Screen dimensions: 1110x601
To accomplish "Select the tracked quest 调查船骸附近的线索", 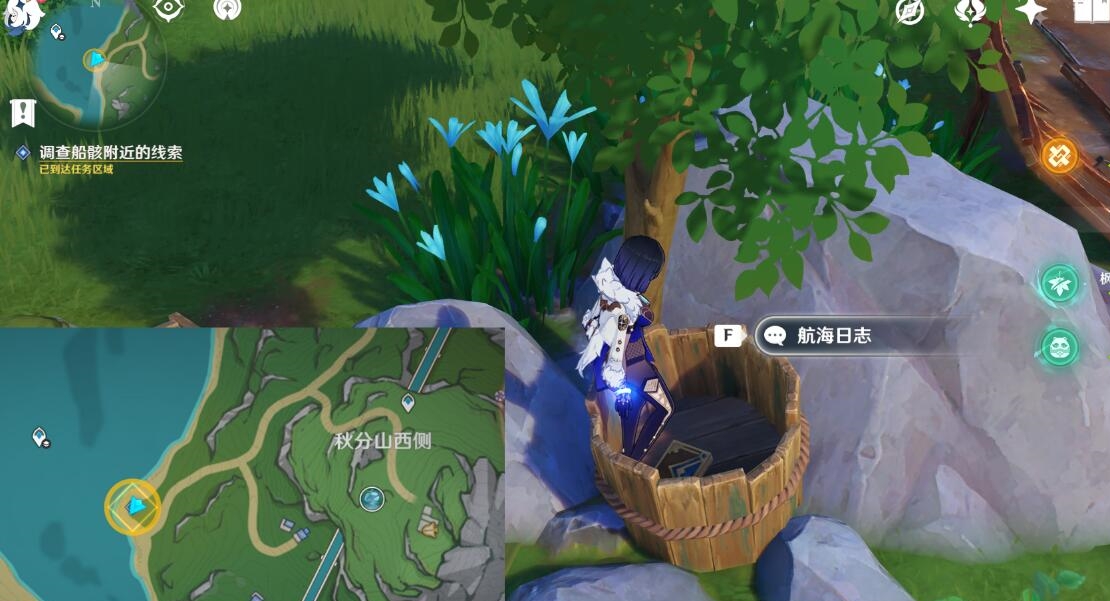I will pyautogui.click(x=110, y=153).
